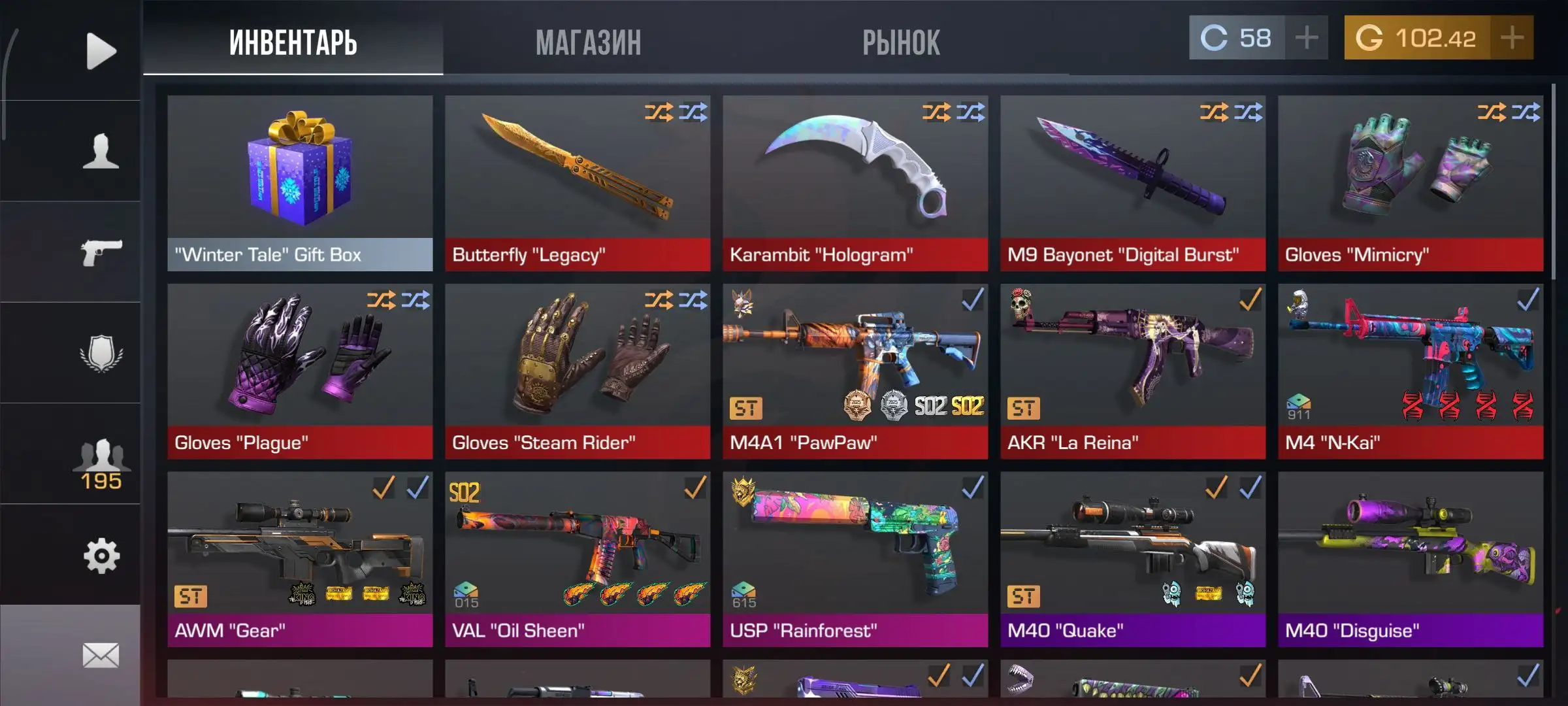Screen dimensions: 1568x706
Task: Select the Инвентарь tab
Action: click(x=293, y=42)
